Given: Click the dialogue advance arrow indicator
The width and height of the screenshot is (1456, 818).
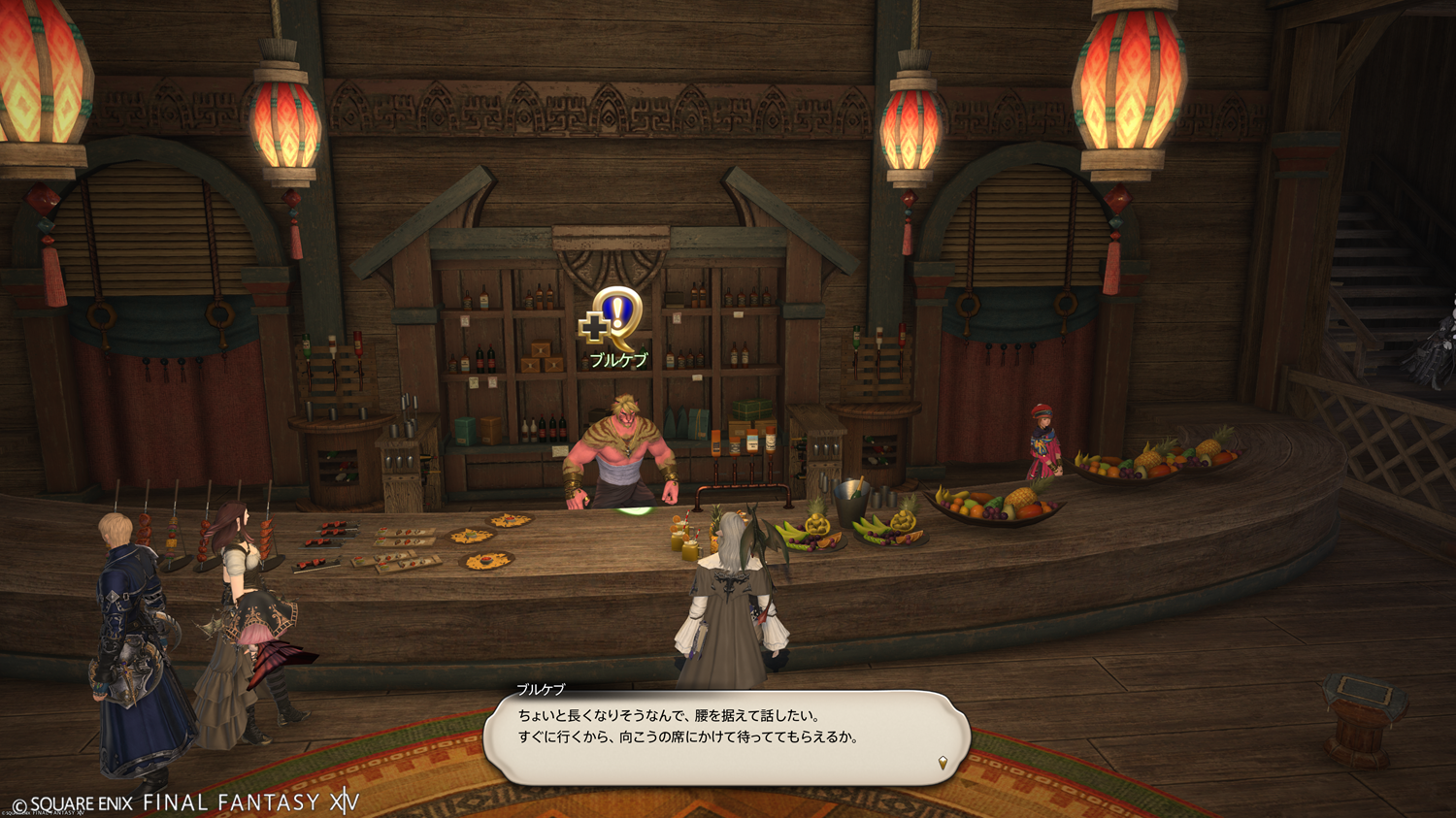Looking at the screenshot, I should 943,763.
